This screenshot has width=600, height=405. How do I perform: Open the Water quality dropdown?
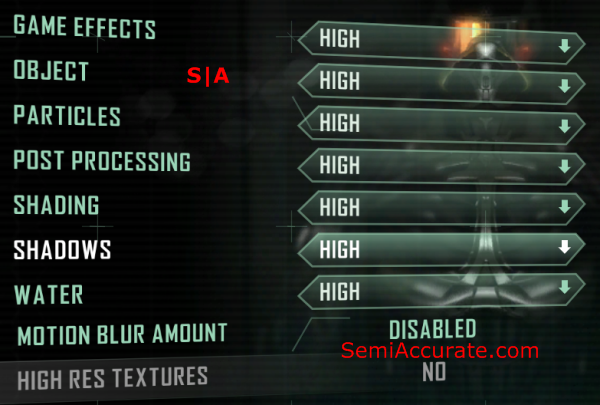[440, 290]
